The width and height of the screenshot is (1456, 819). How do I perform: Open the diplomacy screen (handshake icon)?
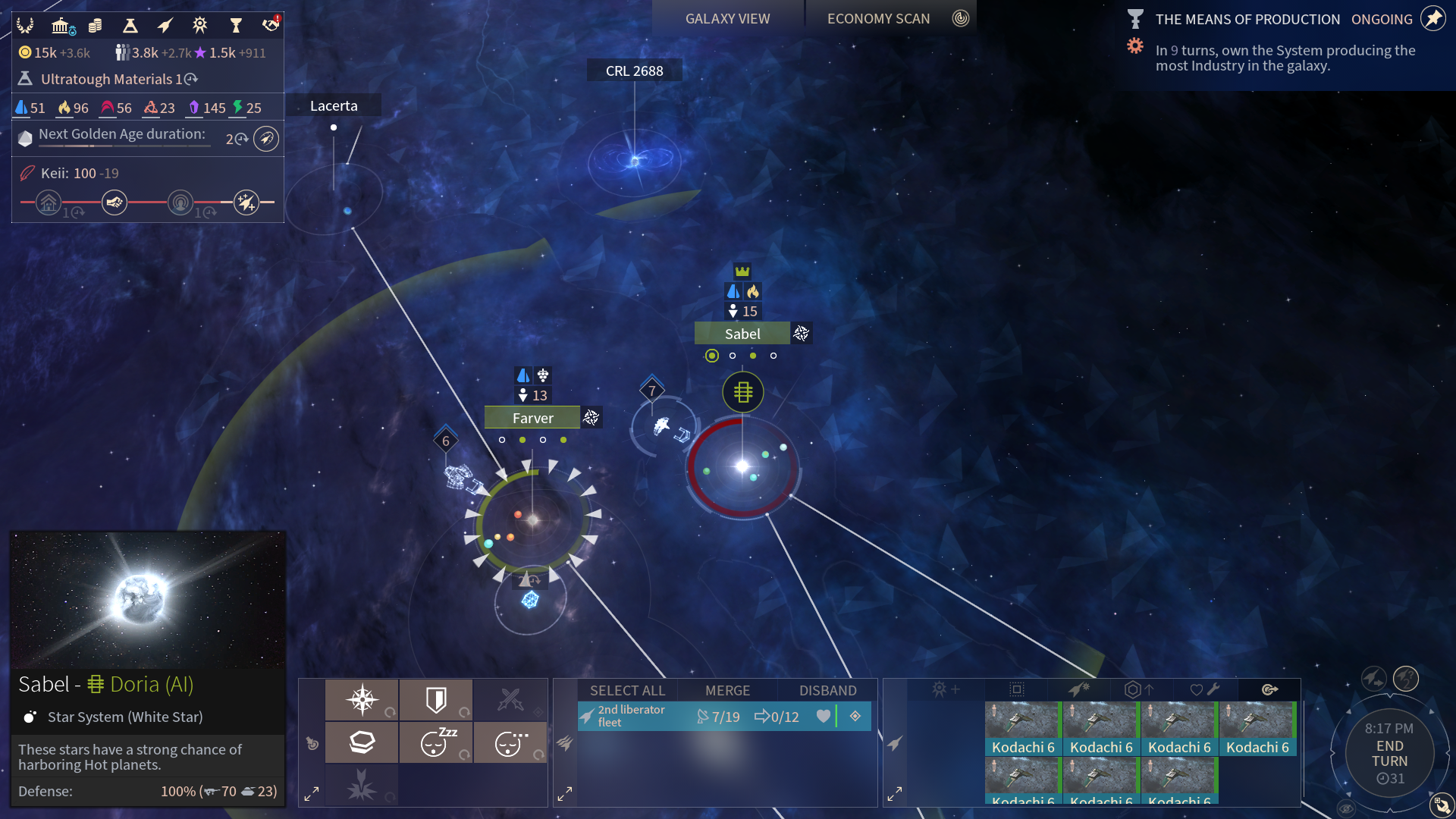pyautogui.click(x=271, y=26)
